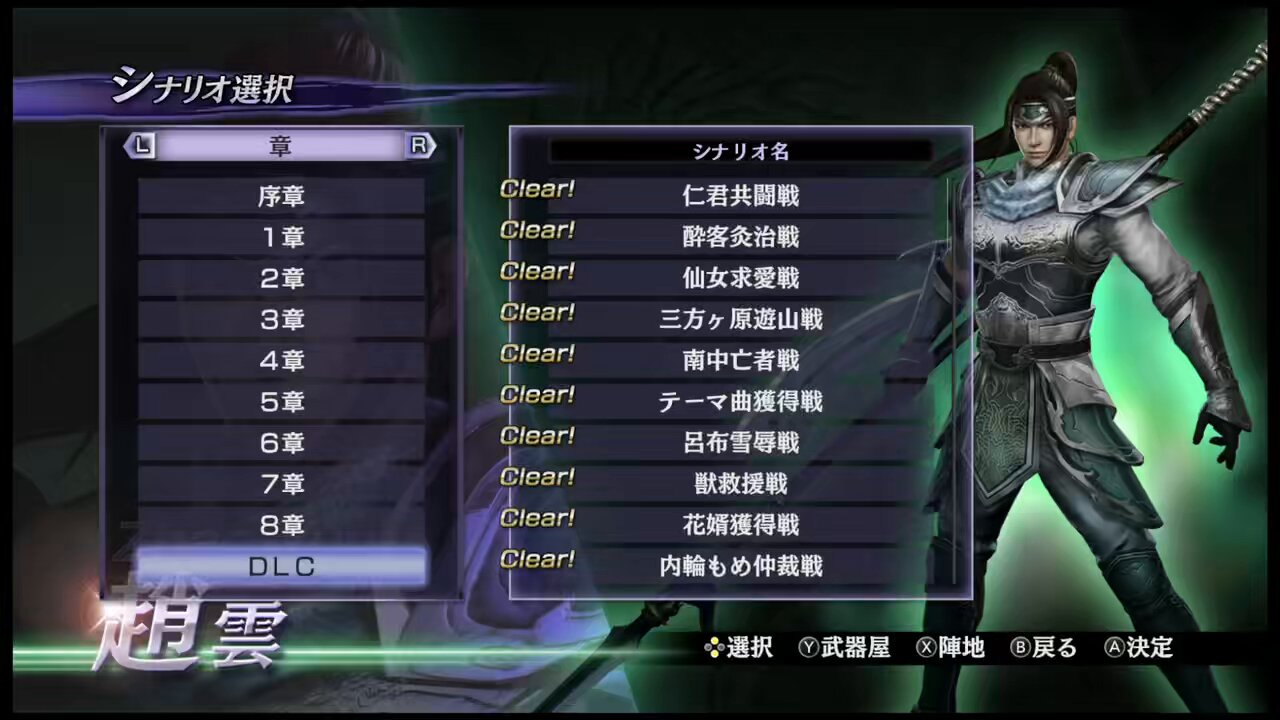Switch to chapter 8章

[x=281, y=525]
